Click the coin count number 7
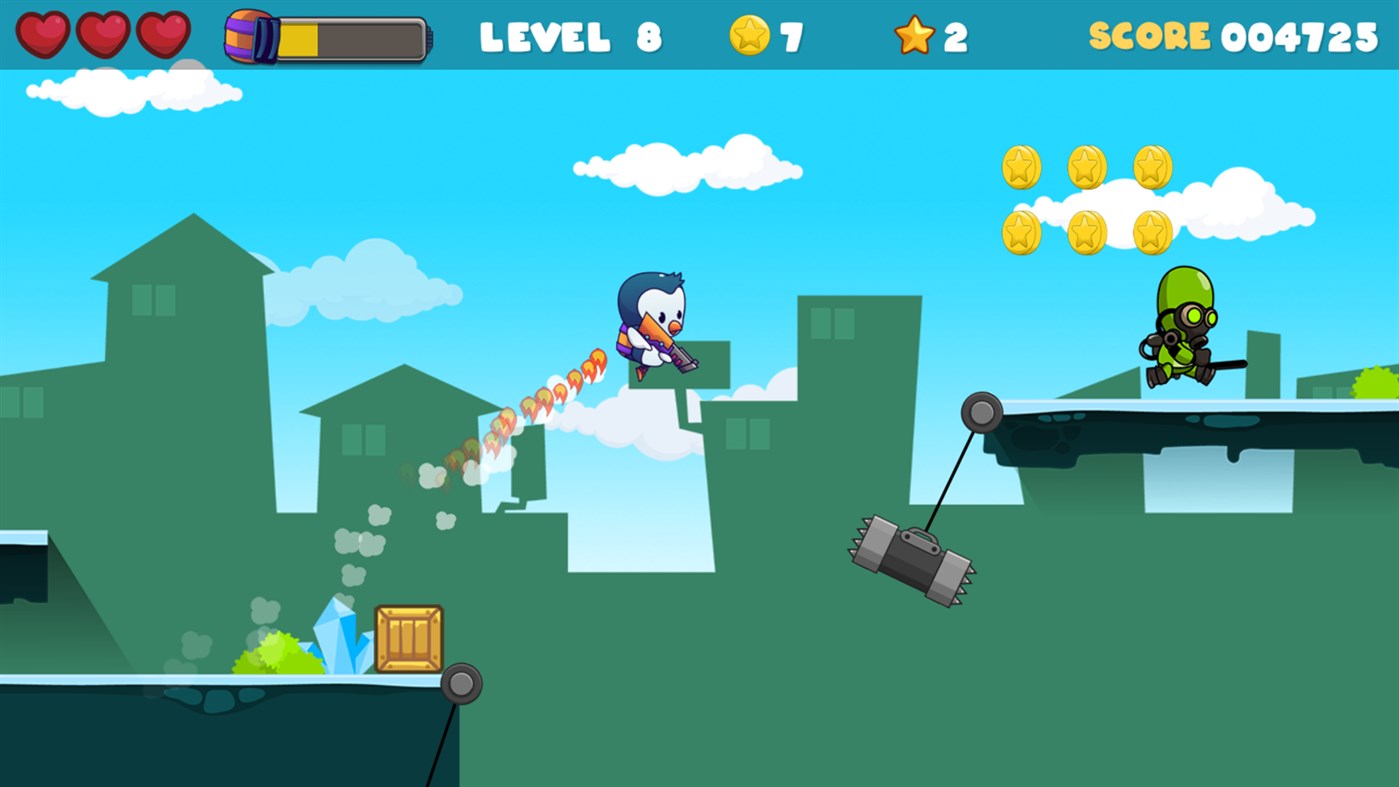The image size is (1399, 787). pyautogui.click(x=790, y=33)
